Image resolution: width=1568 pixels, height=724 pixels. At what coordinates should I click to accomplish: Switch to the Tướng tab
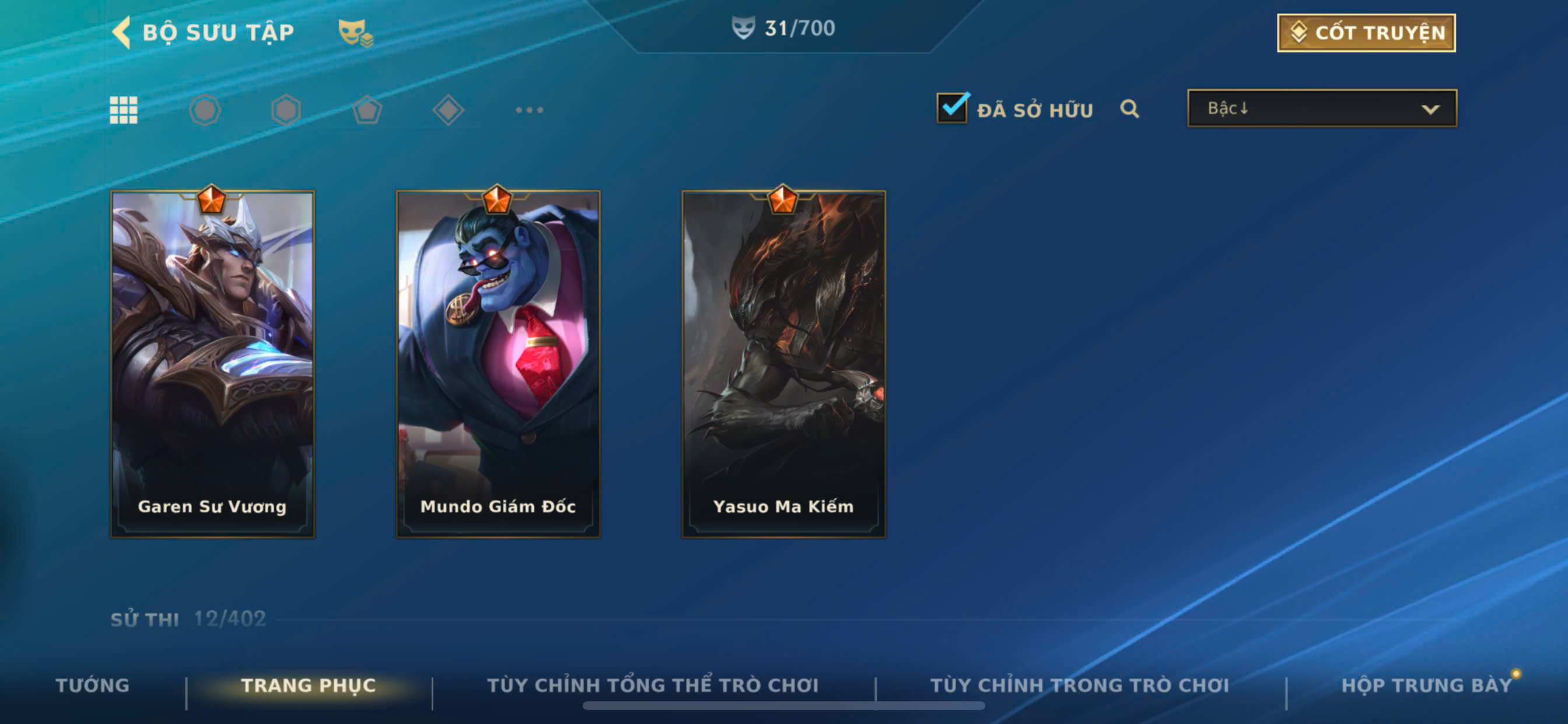tap(93, 686)
